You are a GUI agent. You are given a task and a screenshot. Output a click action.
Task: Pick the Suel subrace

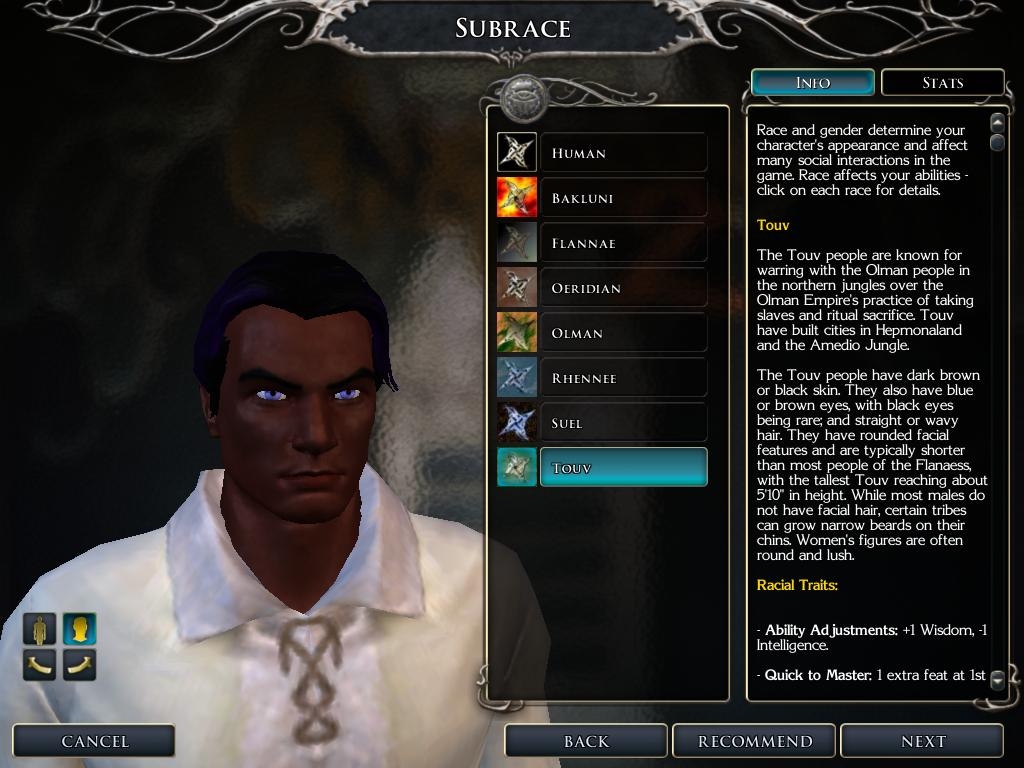[x=622, y=423]
